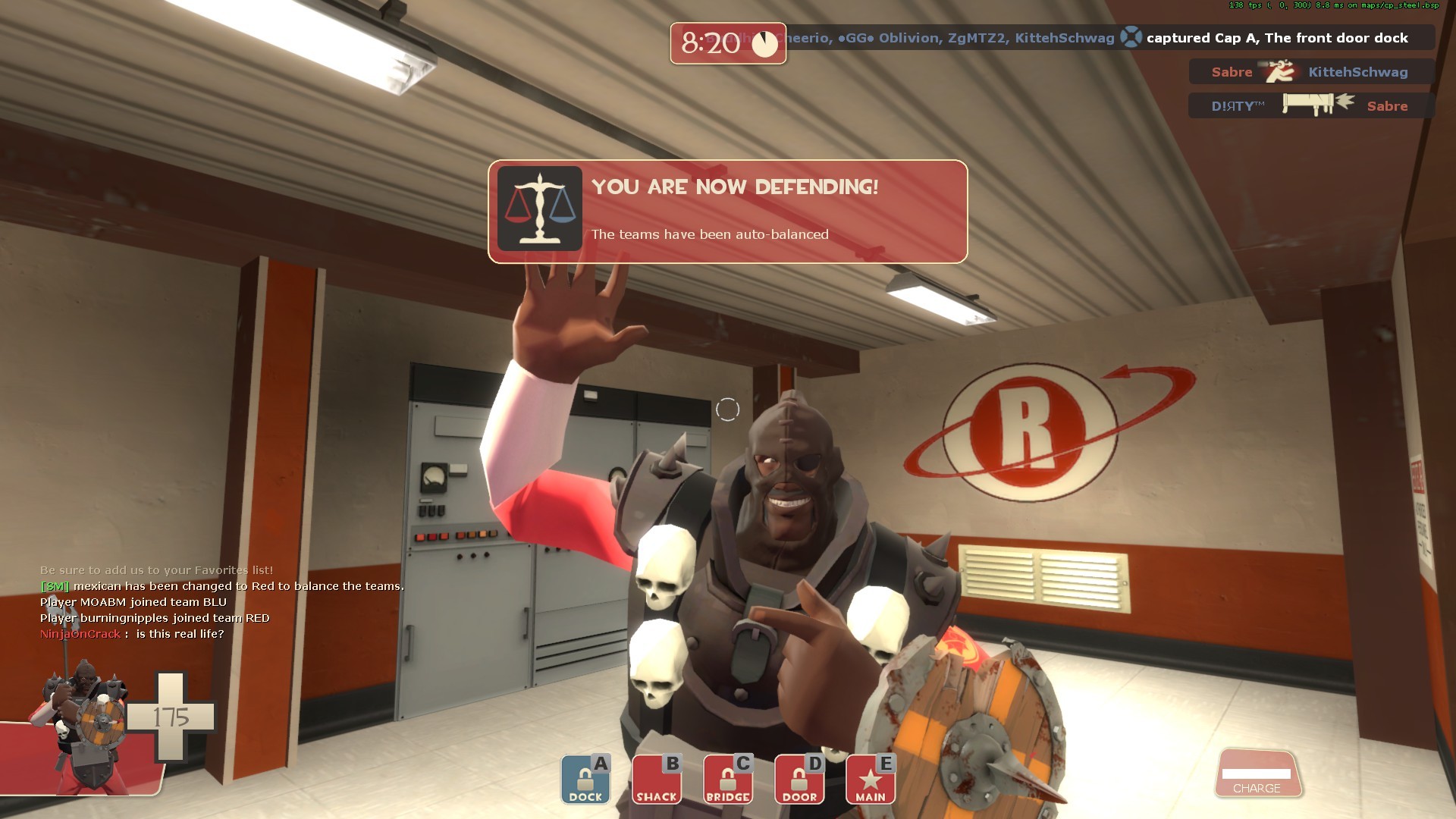Select the Bridge point lock icon
Screen dimensions: 1456x819
pyautogui.click(x=726, y=780)
